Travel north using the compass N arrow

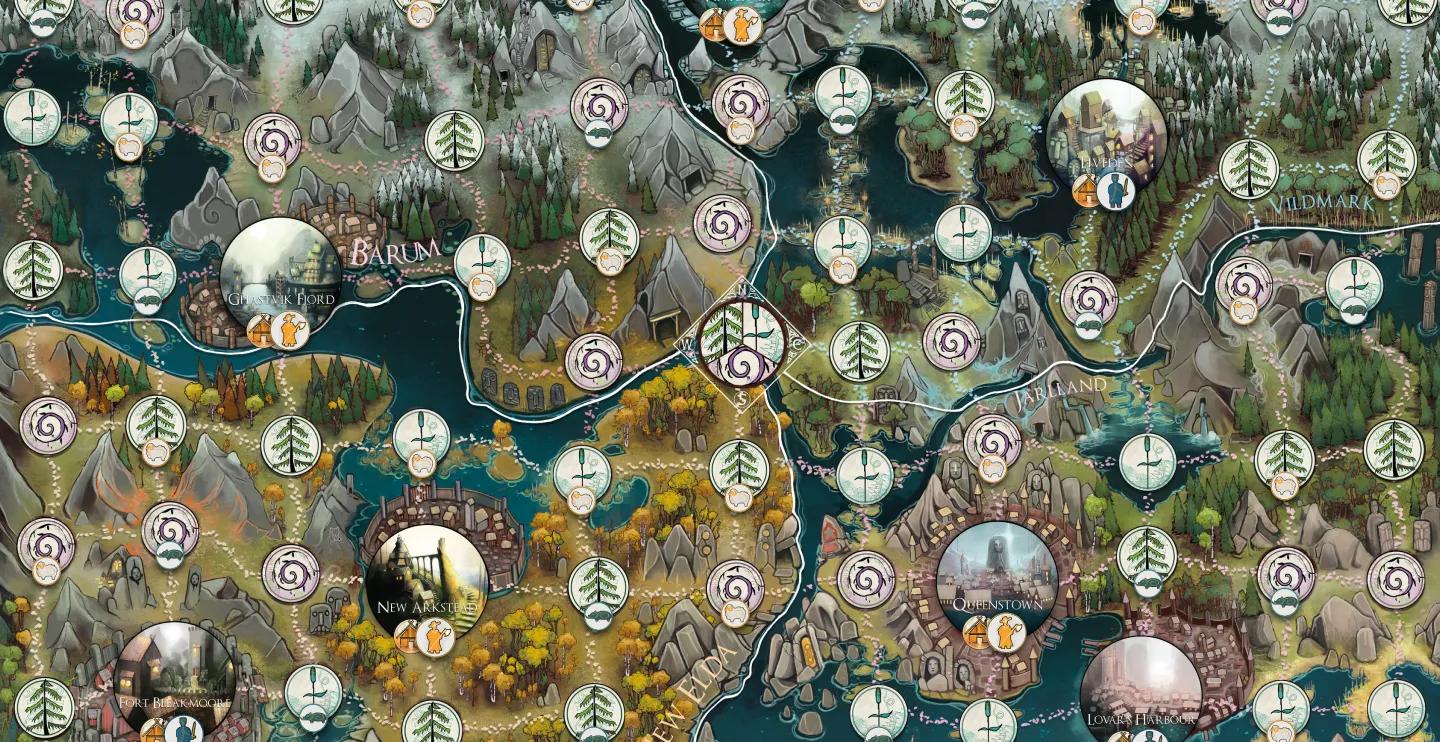pyautogui.click(x=741, y=291)
